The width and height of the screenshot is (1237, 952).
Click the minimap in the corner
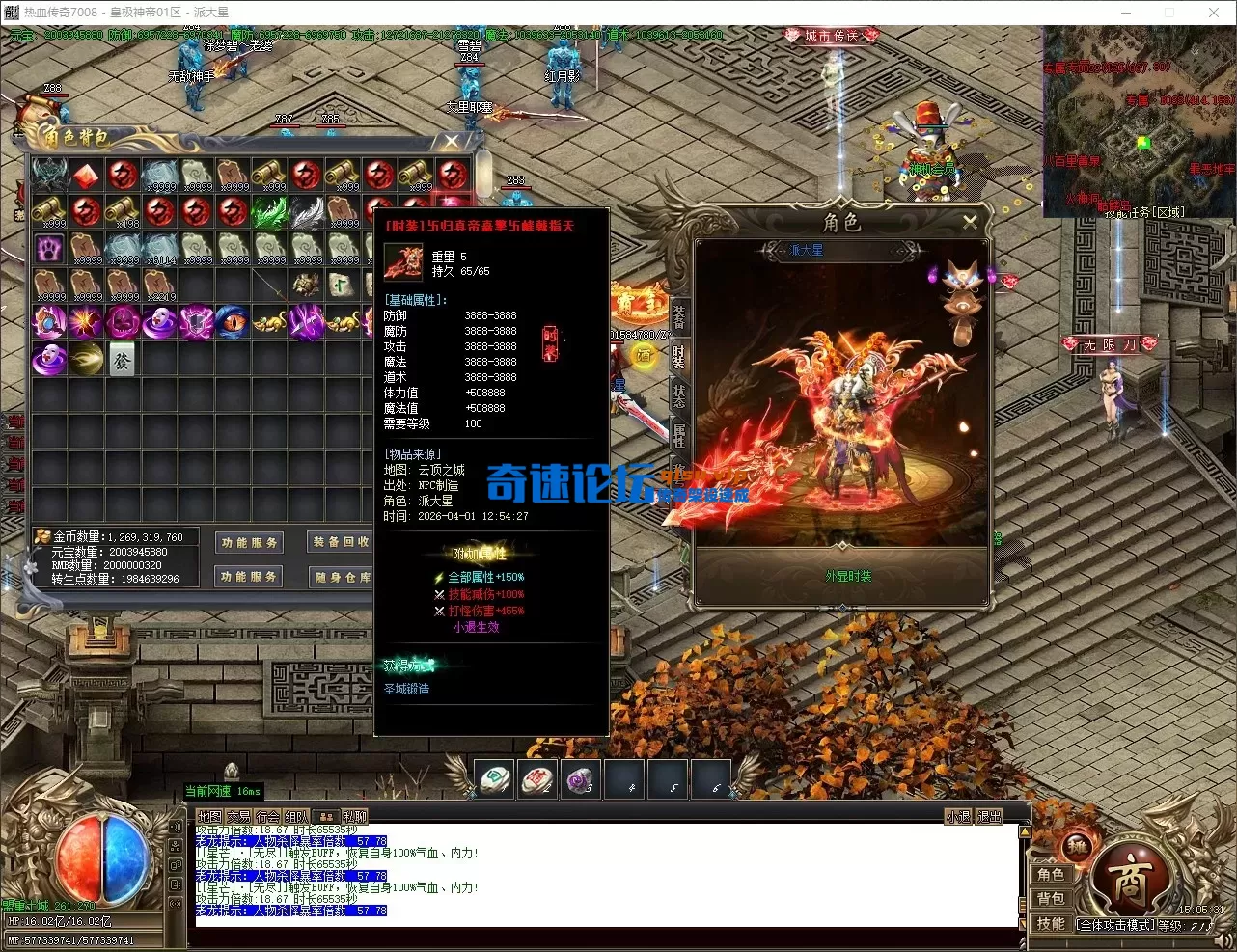[1139, 121]
